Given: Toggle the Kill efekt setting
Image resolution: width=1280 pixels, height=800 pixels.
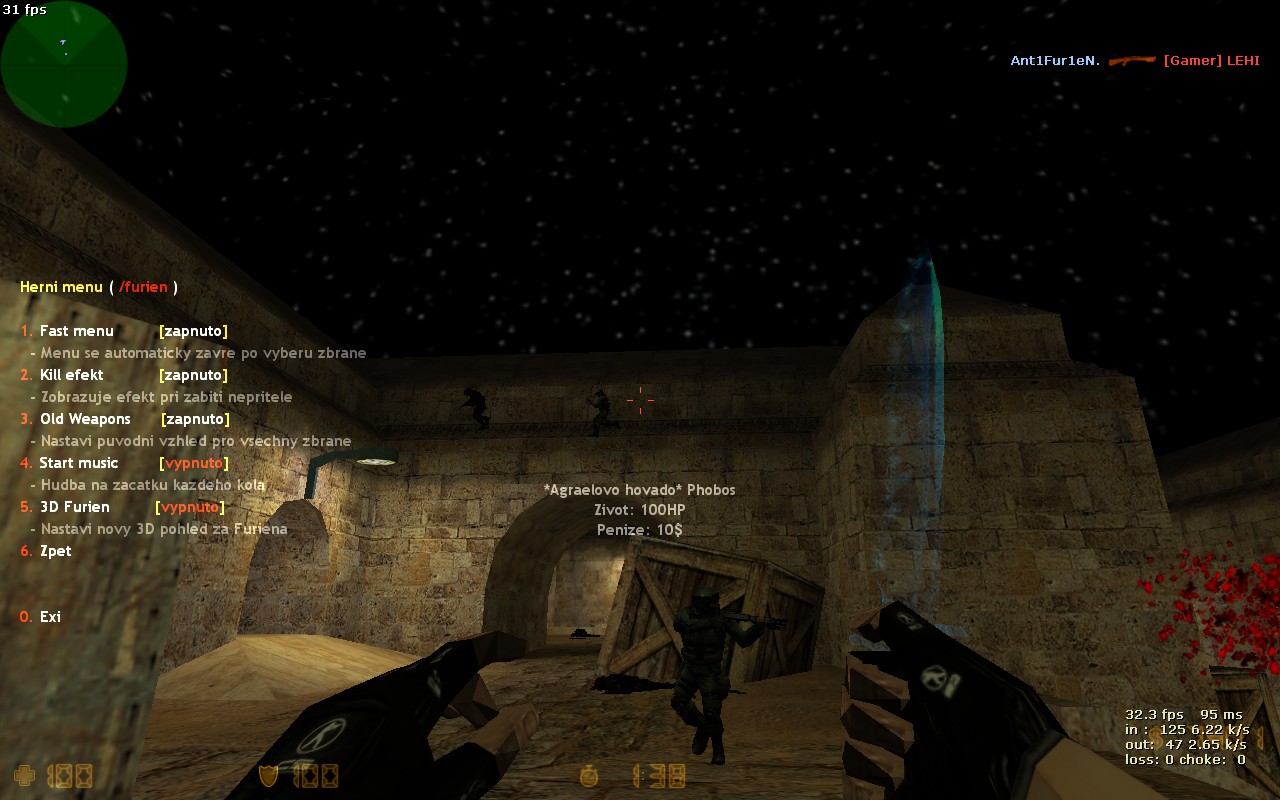Looking at the screenshot, I should pos(72,375).
